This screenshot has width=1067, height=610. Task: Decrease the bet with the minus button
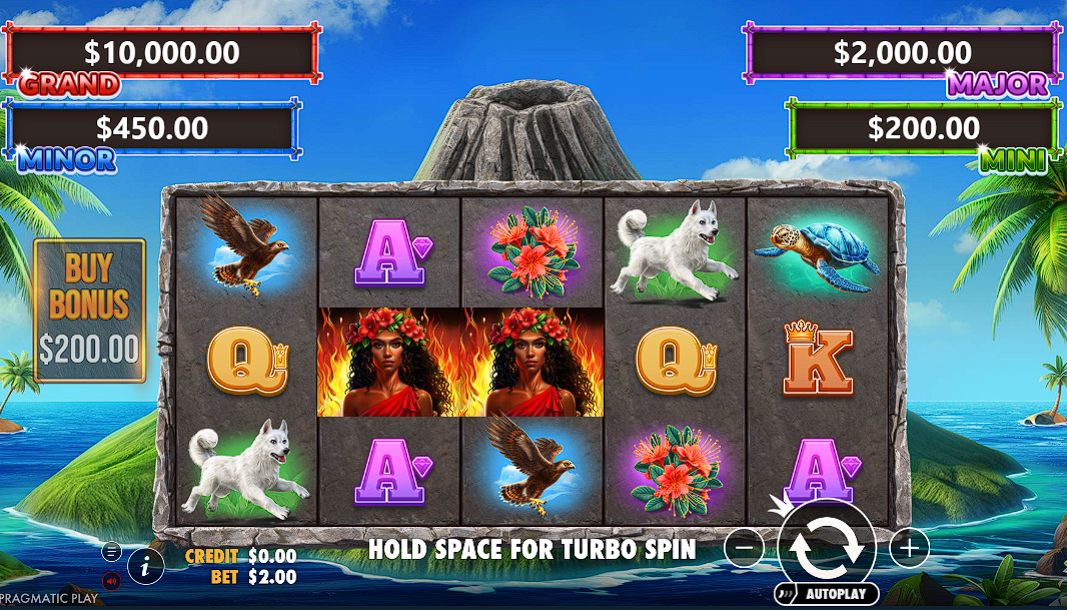744,547
